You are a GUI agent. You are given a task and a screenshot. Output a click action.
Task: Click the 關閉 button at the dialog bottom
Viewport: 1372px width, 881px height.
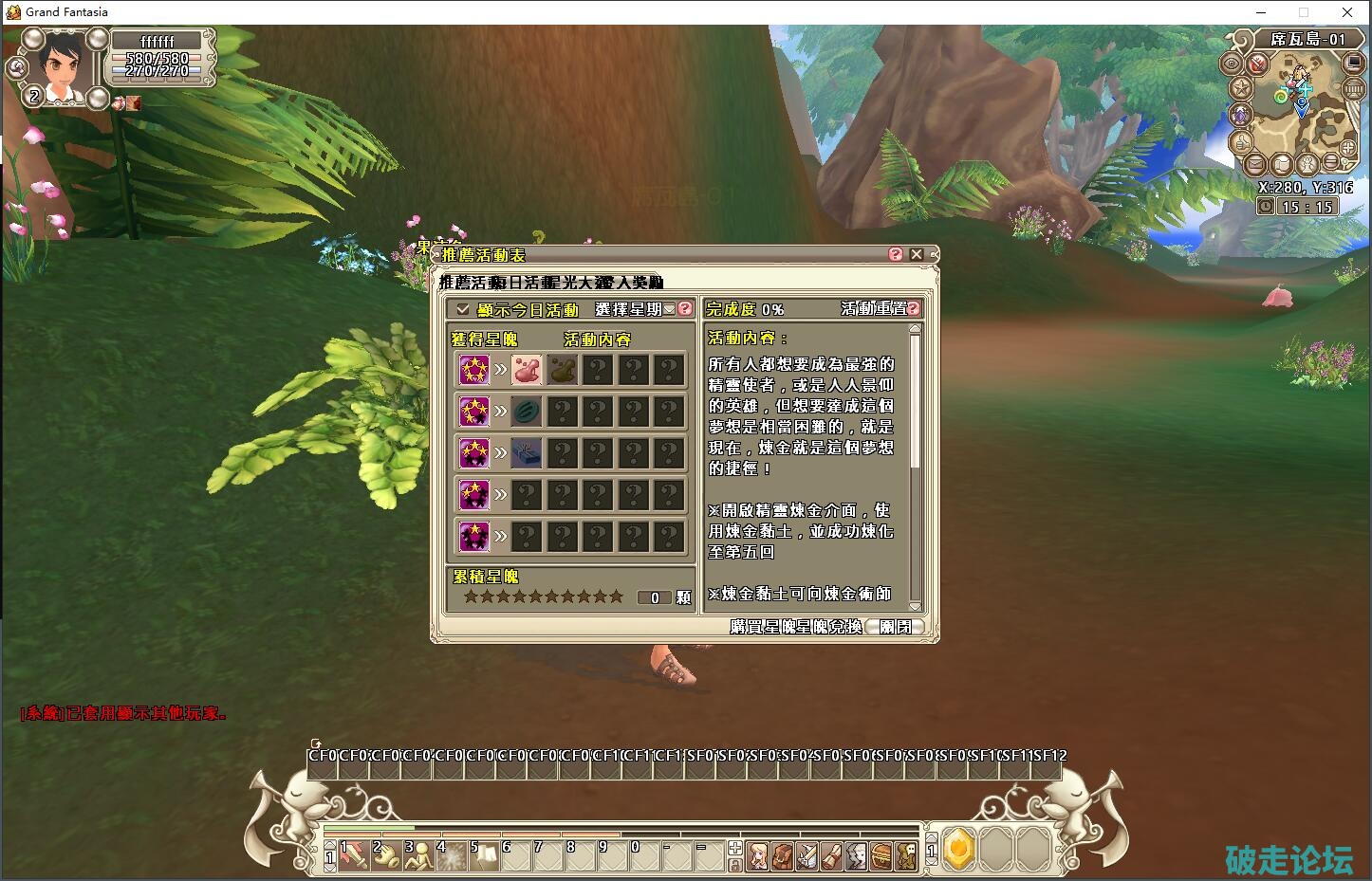pos(895,627)
